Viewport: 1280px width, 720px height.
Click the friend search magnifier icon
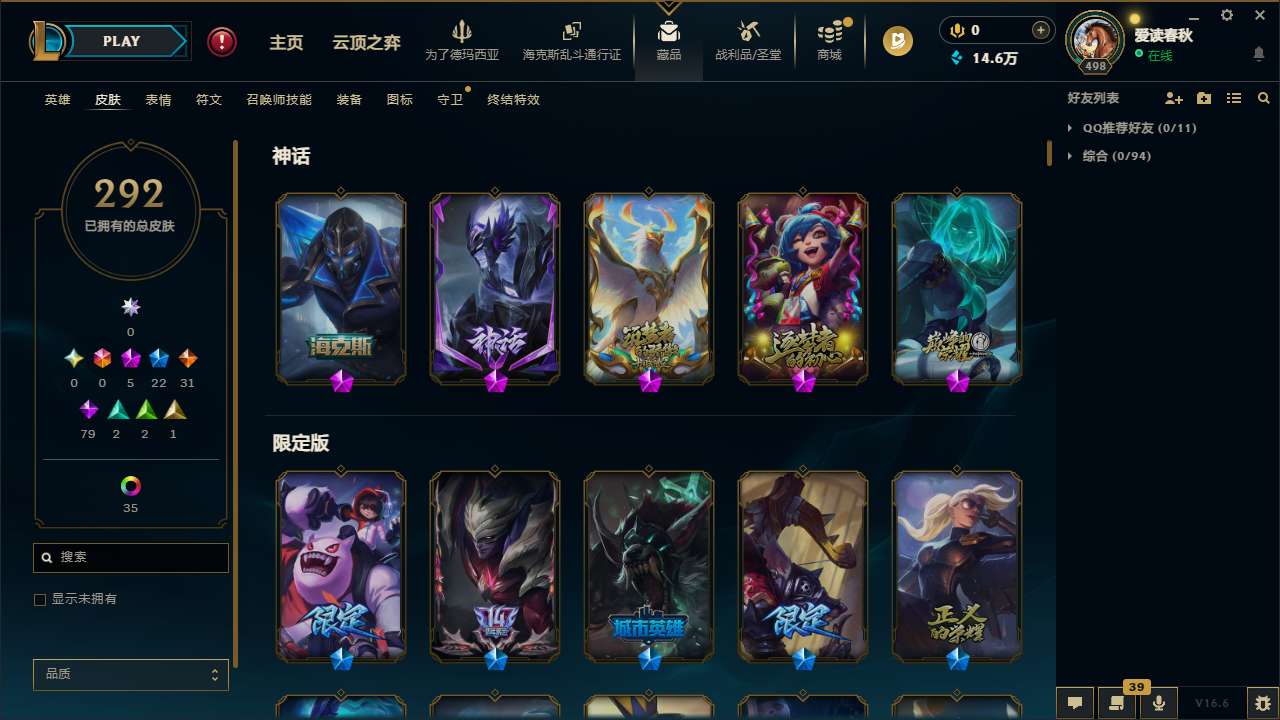tap(1262, 98)
